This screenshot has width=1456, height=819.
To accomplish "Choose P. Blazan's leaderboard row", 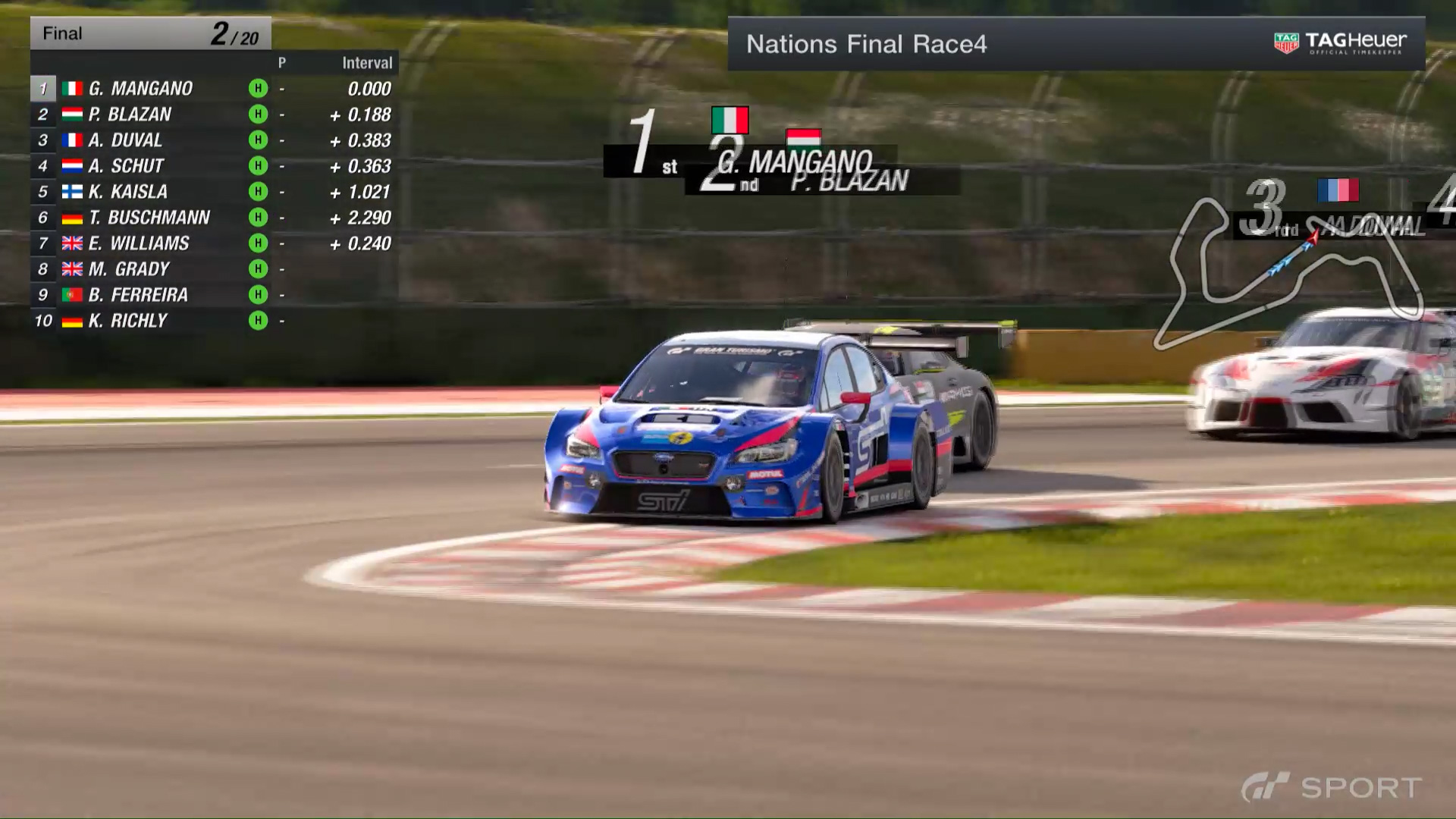I will [130, 115].
